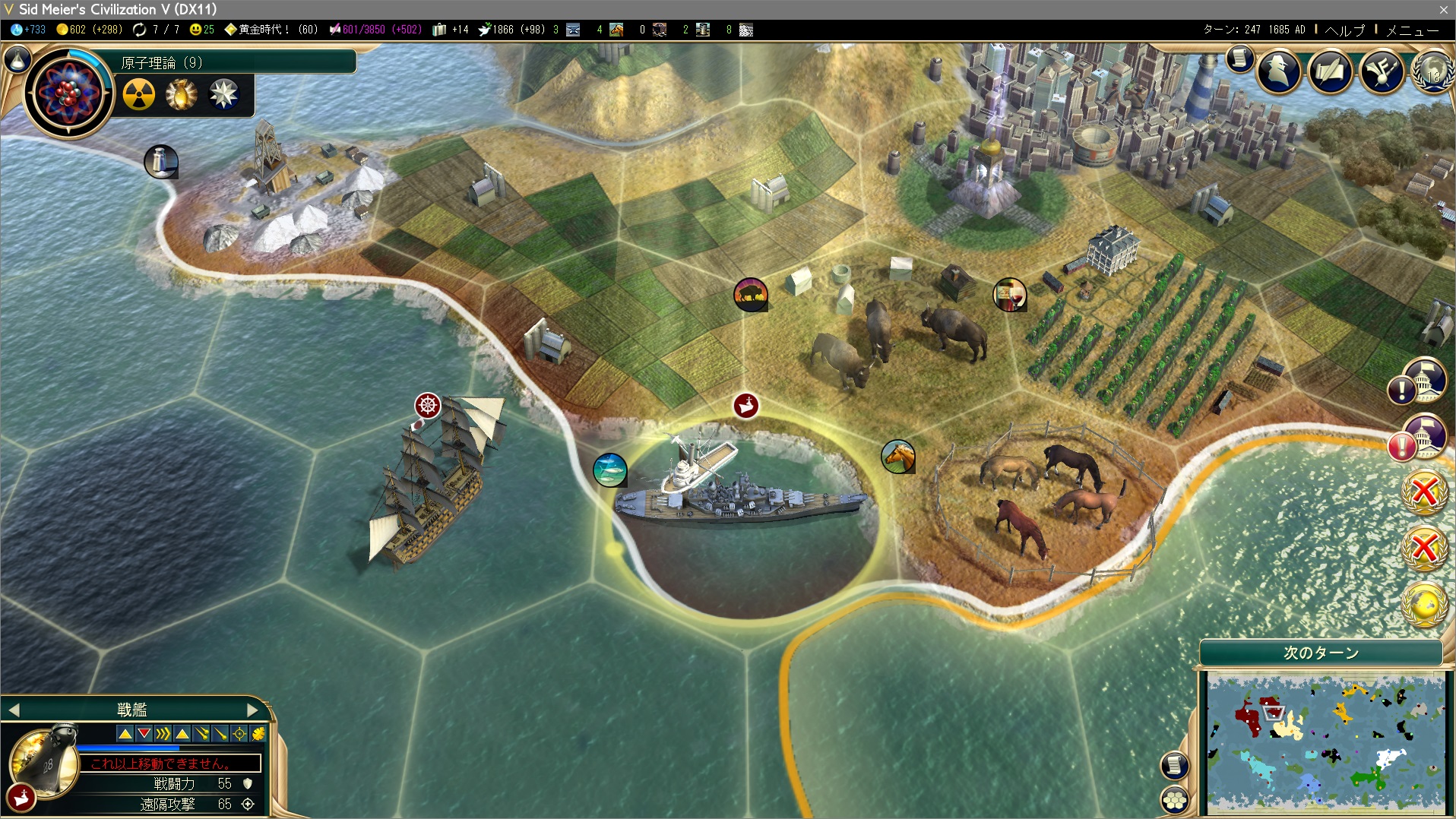The height and width of the screenshot is (819, 1456).
Task: Open the science flask icon in corner
Action: coord(17,58)
